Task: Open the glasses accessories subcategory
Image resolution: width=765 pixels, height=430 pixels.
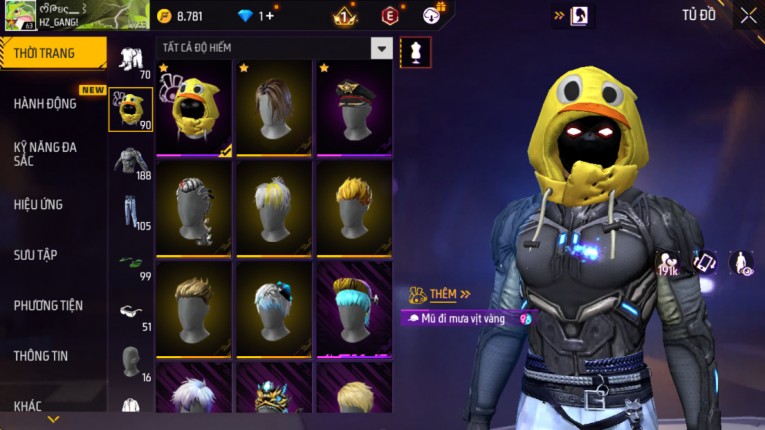Action: click(130, 313)
